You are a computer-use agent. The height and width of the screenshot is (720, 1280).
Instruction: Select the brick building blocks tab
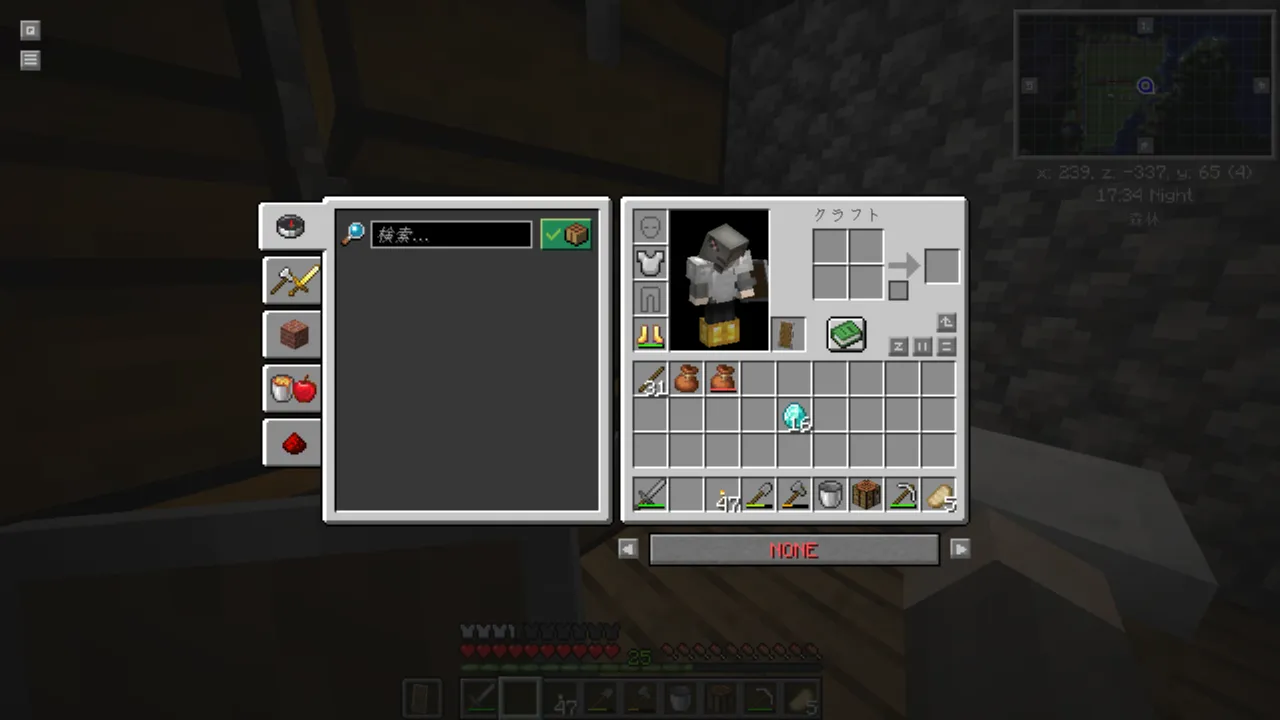click(x=292, y=334)
